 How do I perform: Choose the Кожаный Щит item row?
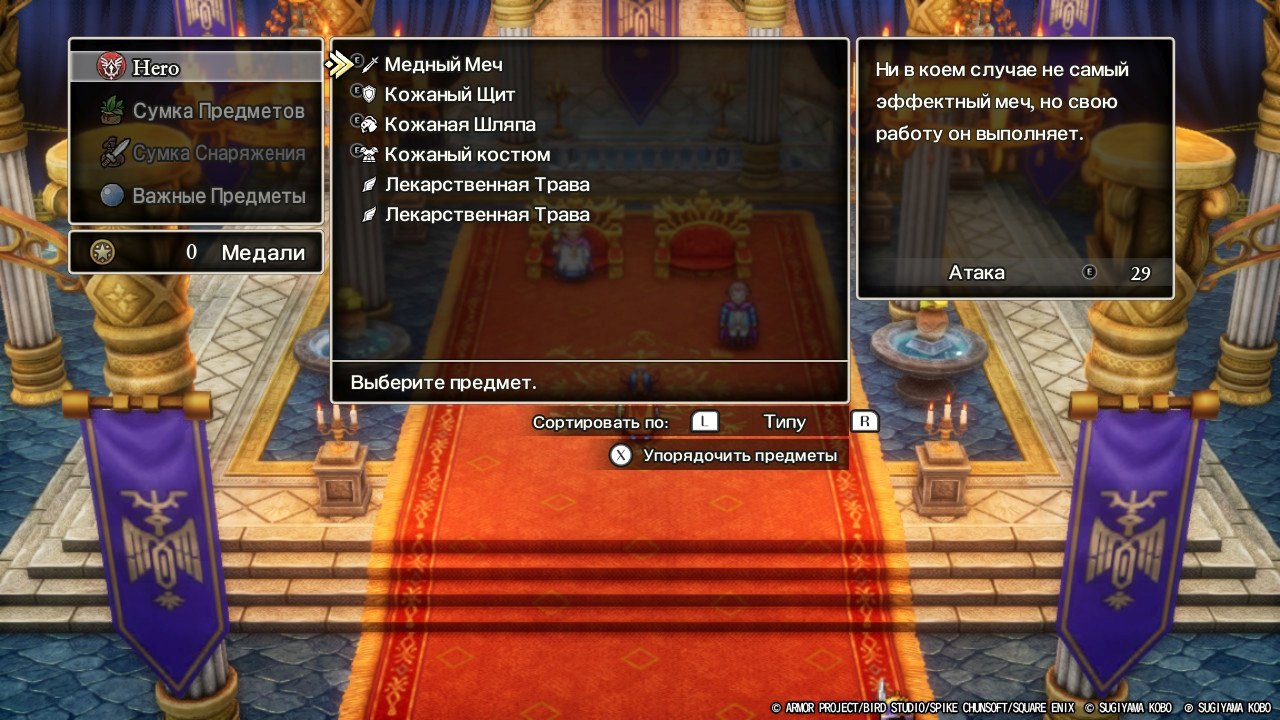450,95
